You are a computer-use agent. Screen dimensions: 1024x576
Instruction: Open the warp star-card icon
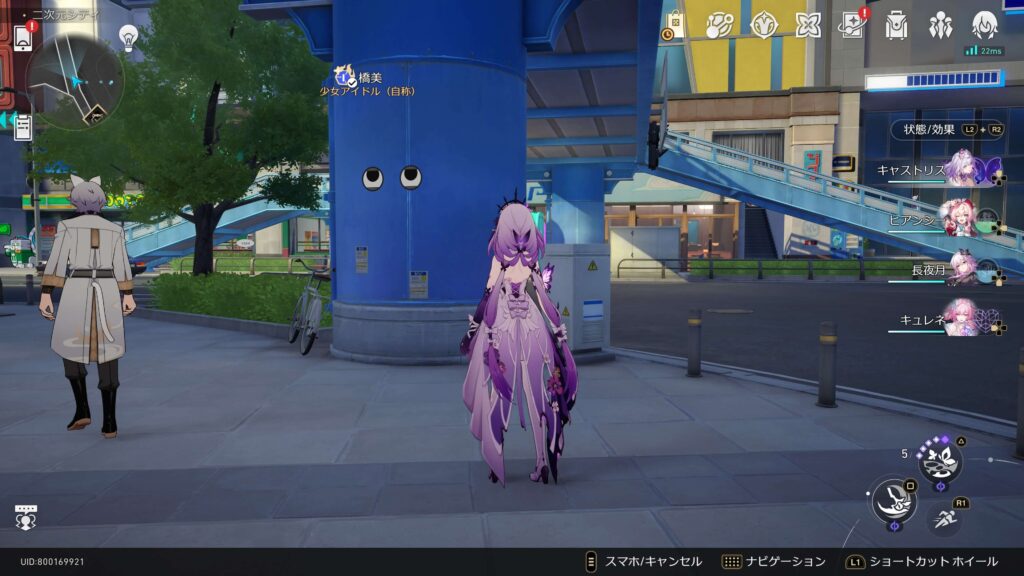click(x=852, y=26)
